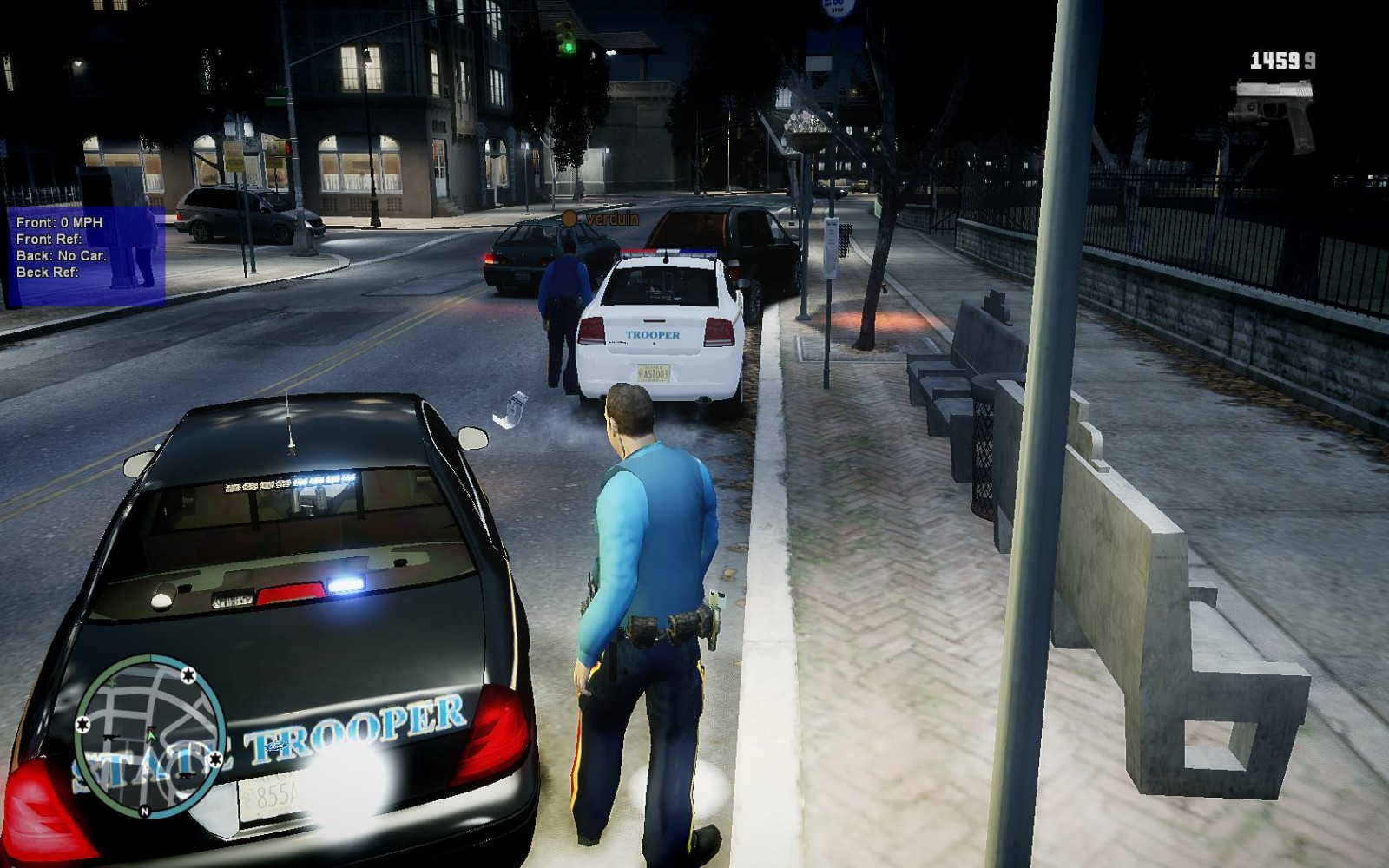Click the circular radar minimap
The height and width of the screenshot is (868, 1389).
[150, 731]
